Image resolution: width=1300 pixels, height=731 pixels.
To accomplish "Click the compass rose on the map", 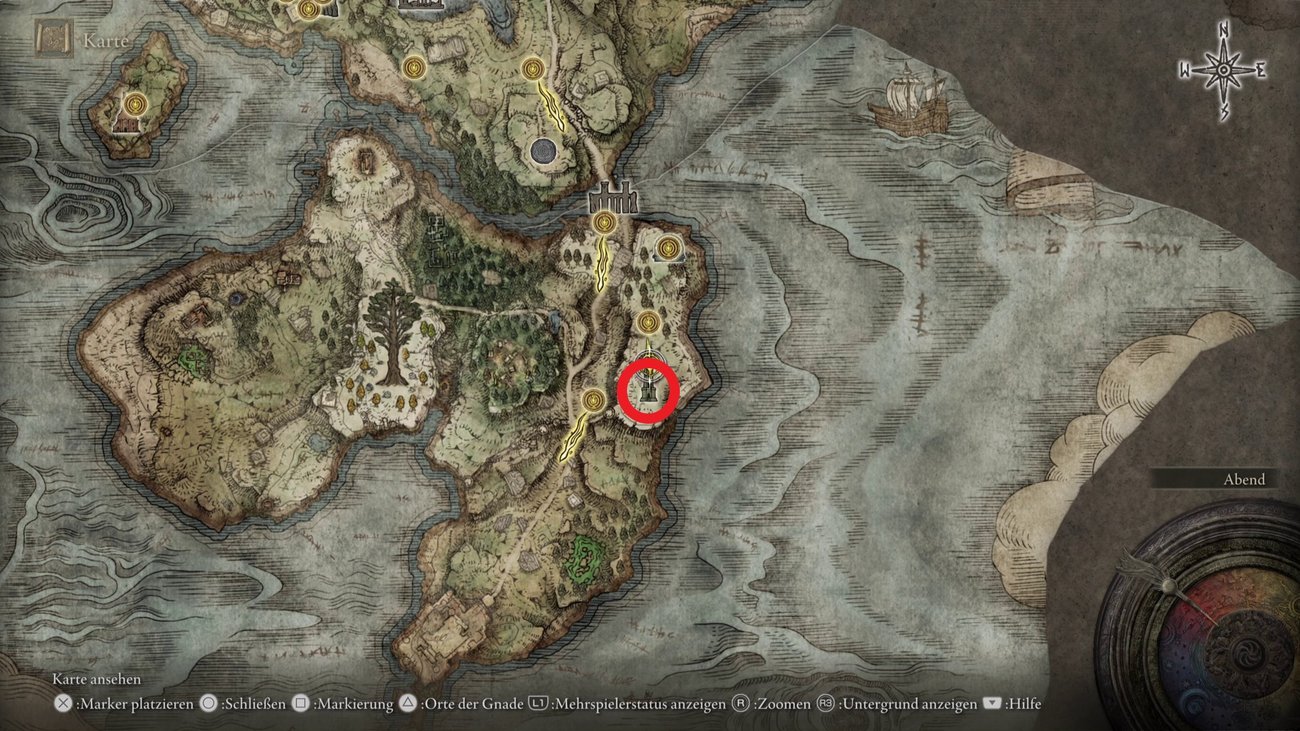I will coord(1222,70).
